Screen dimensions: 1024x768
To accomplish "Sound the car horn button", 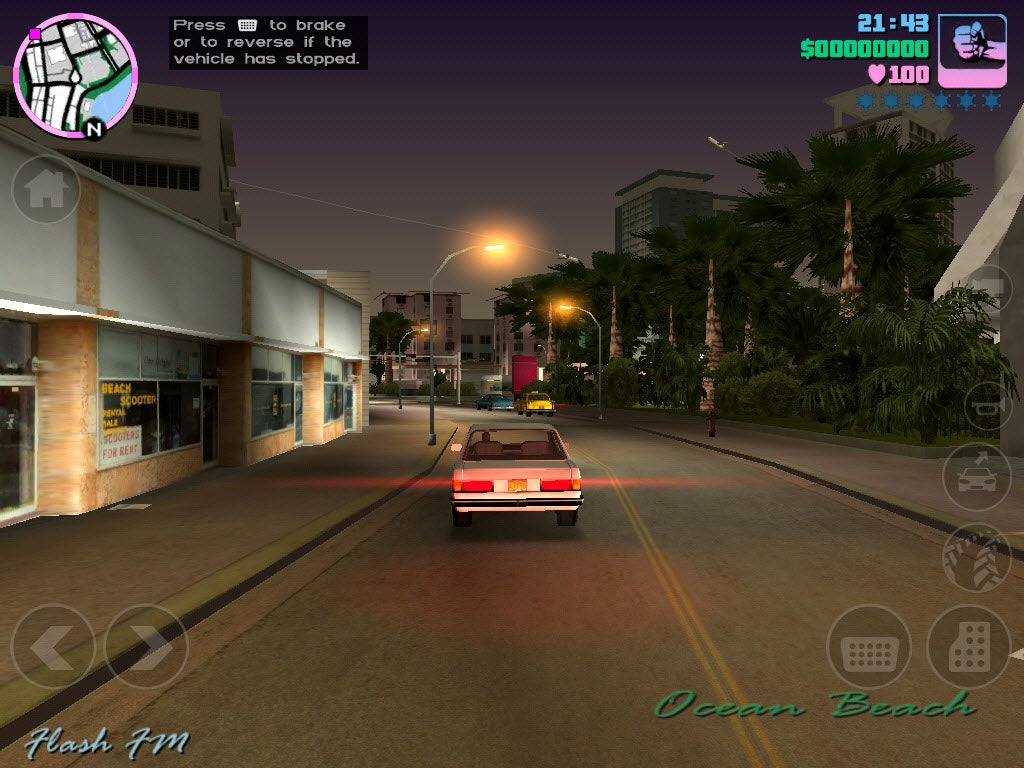I will 990,405.
